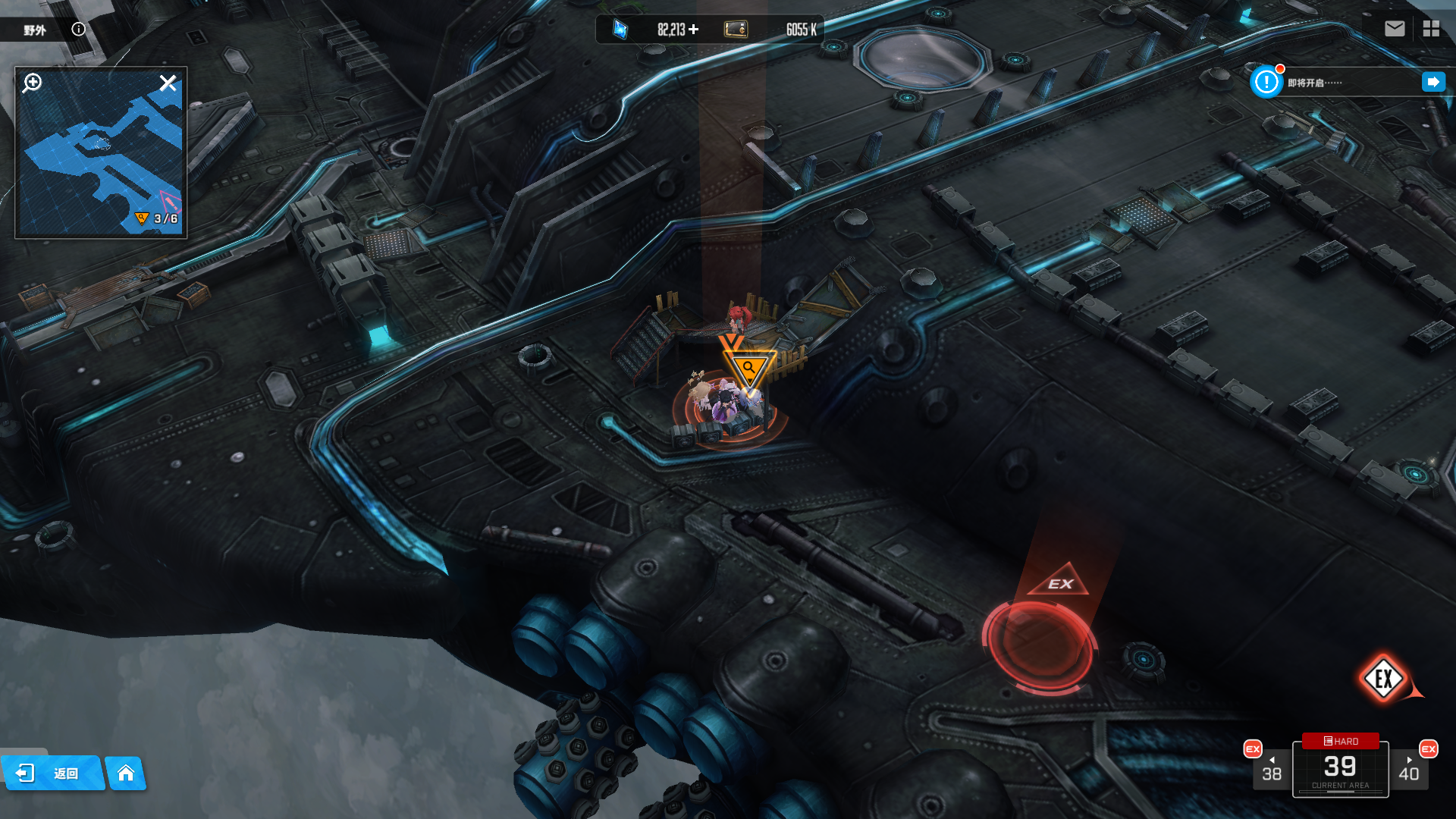Select the red EX battle node
1456x819 pixels.
(1039, 643)
